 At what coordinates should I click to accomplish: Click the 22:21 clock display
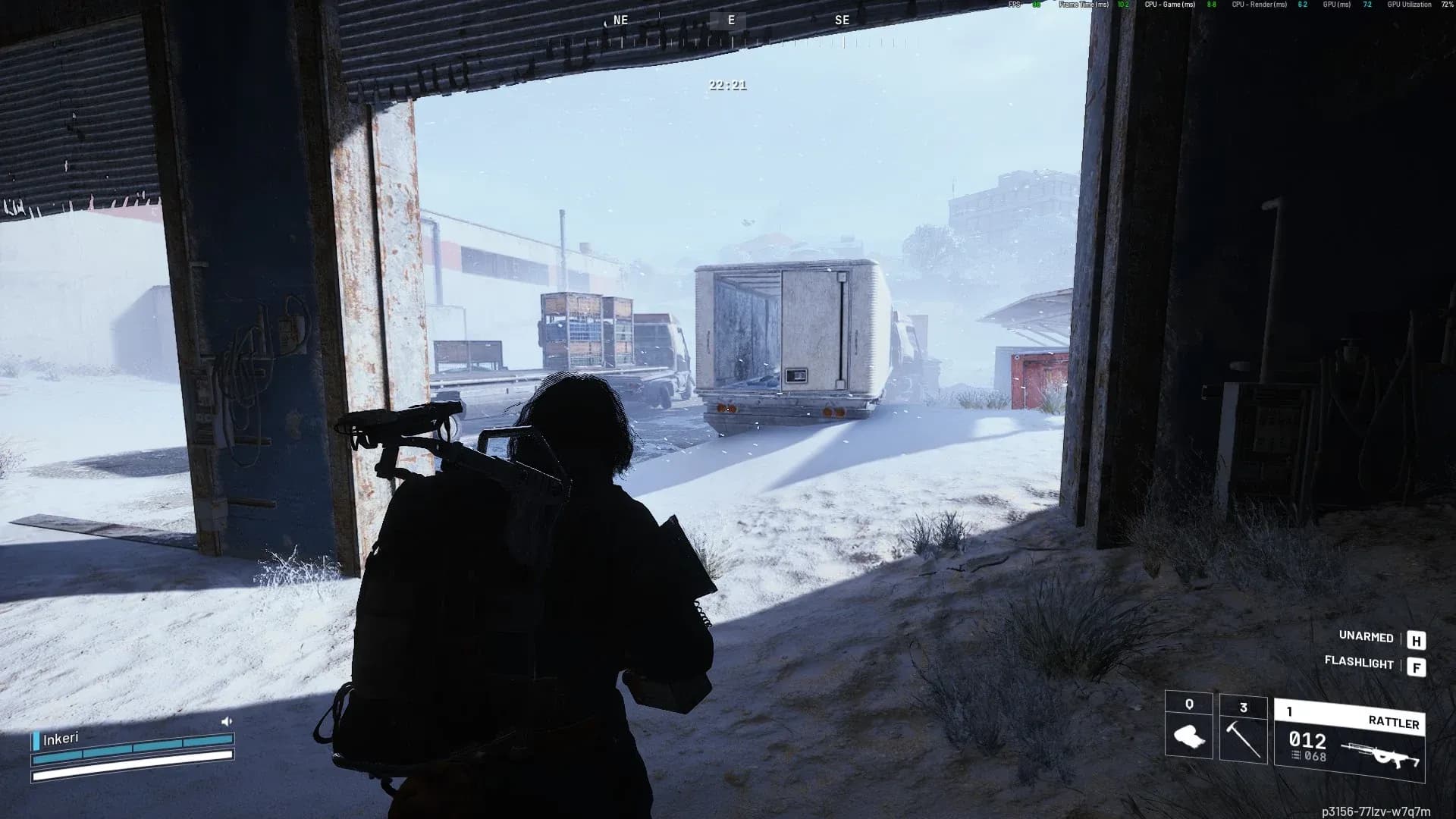[726, 86]
